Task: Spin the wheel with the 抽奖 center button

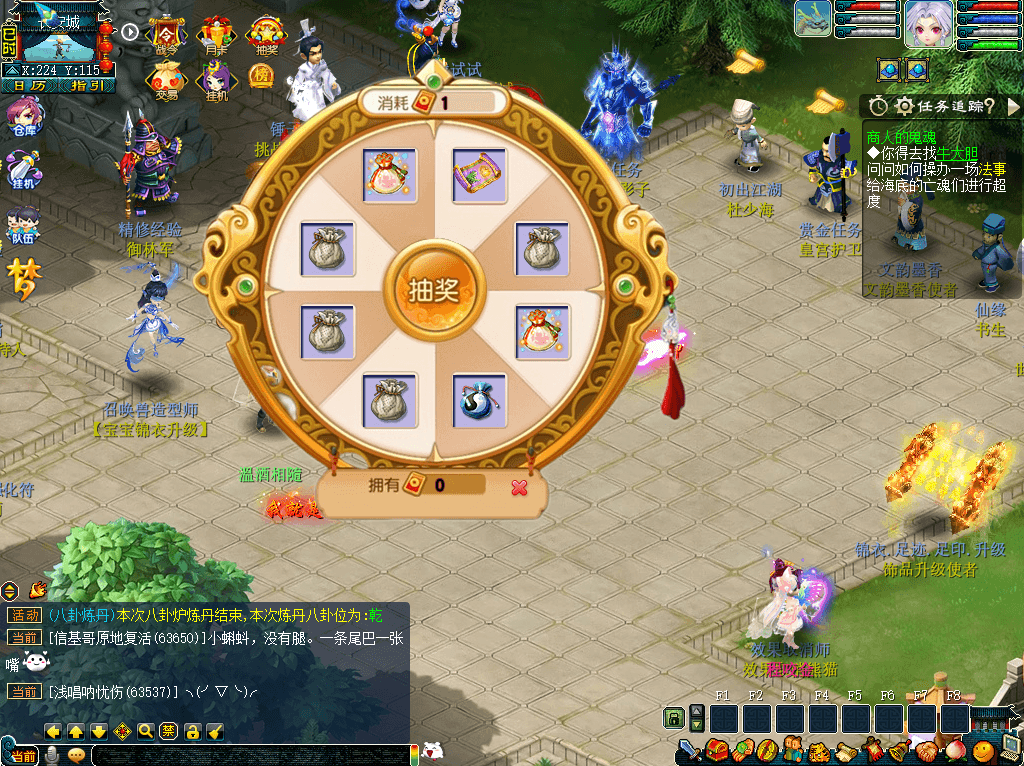Action: [x=433, y=290]
